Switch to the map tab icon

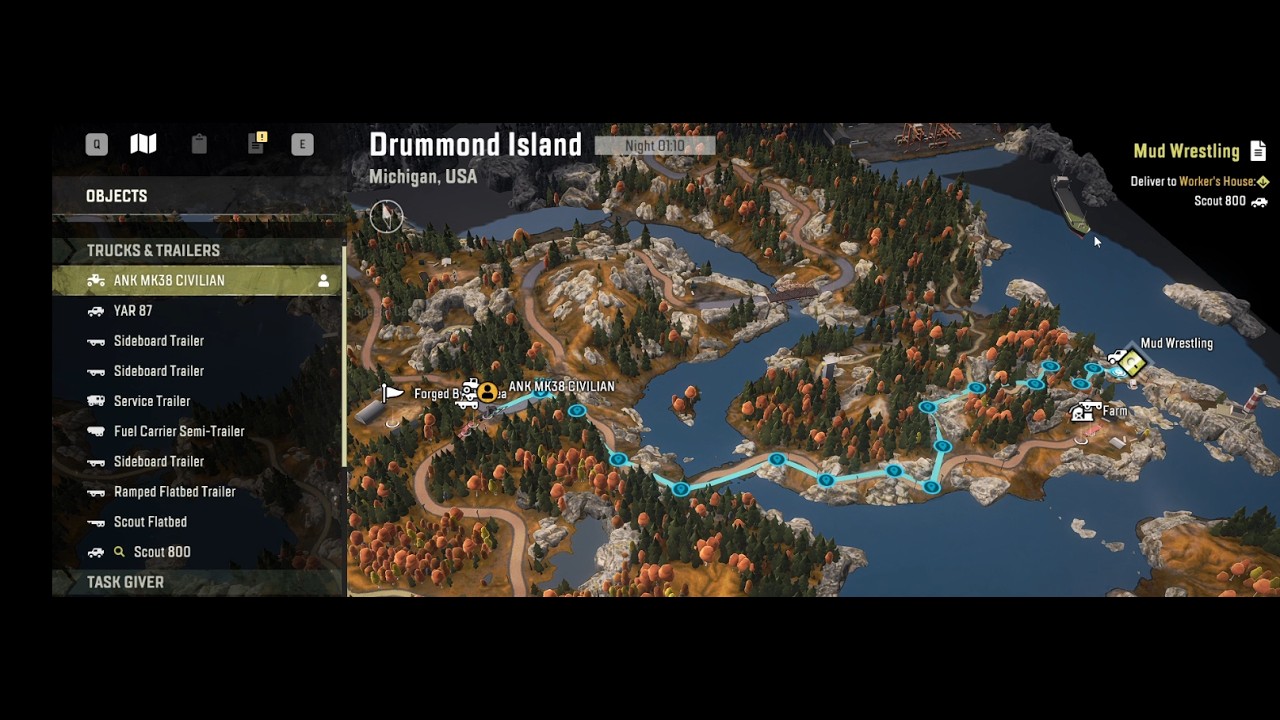pyautogui.click(x=143, y=144)
